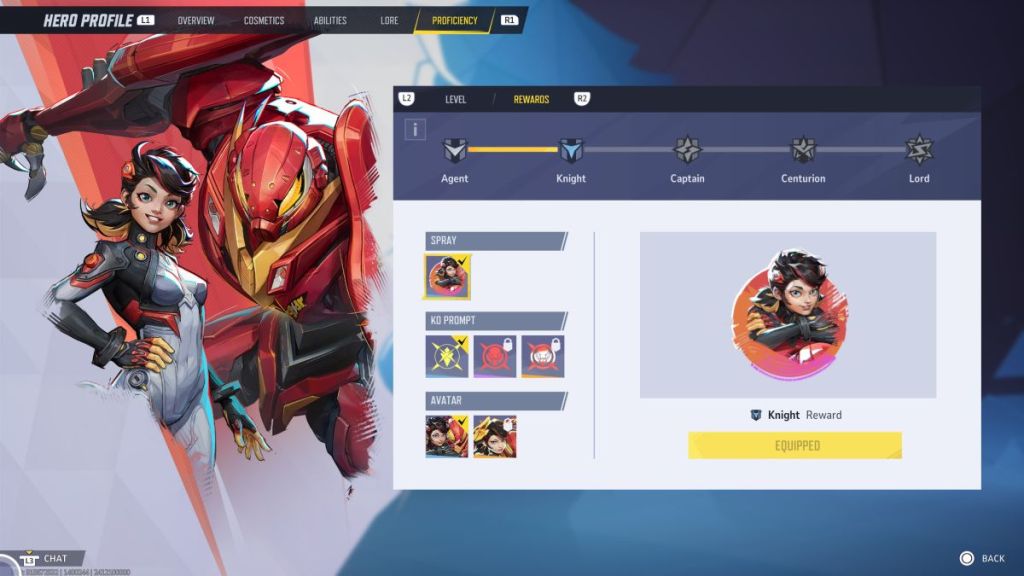Switch to the Level sub-tab
The width and height of the screenshot is (1024, 576).
point(456,99)
